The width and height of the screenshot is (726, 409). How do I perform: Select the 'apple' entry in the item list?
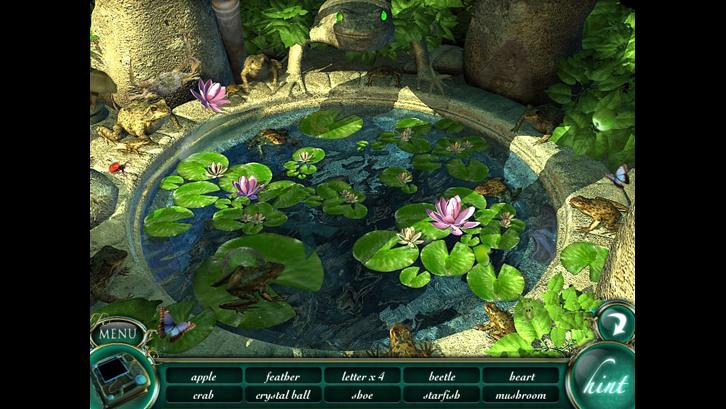203,376
